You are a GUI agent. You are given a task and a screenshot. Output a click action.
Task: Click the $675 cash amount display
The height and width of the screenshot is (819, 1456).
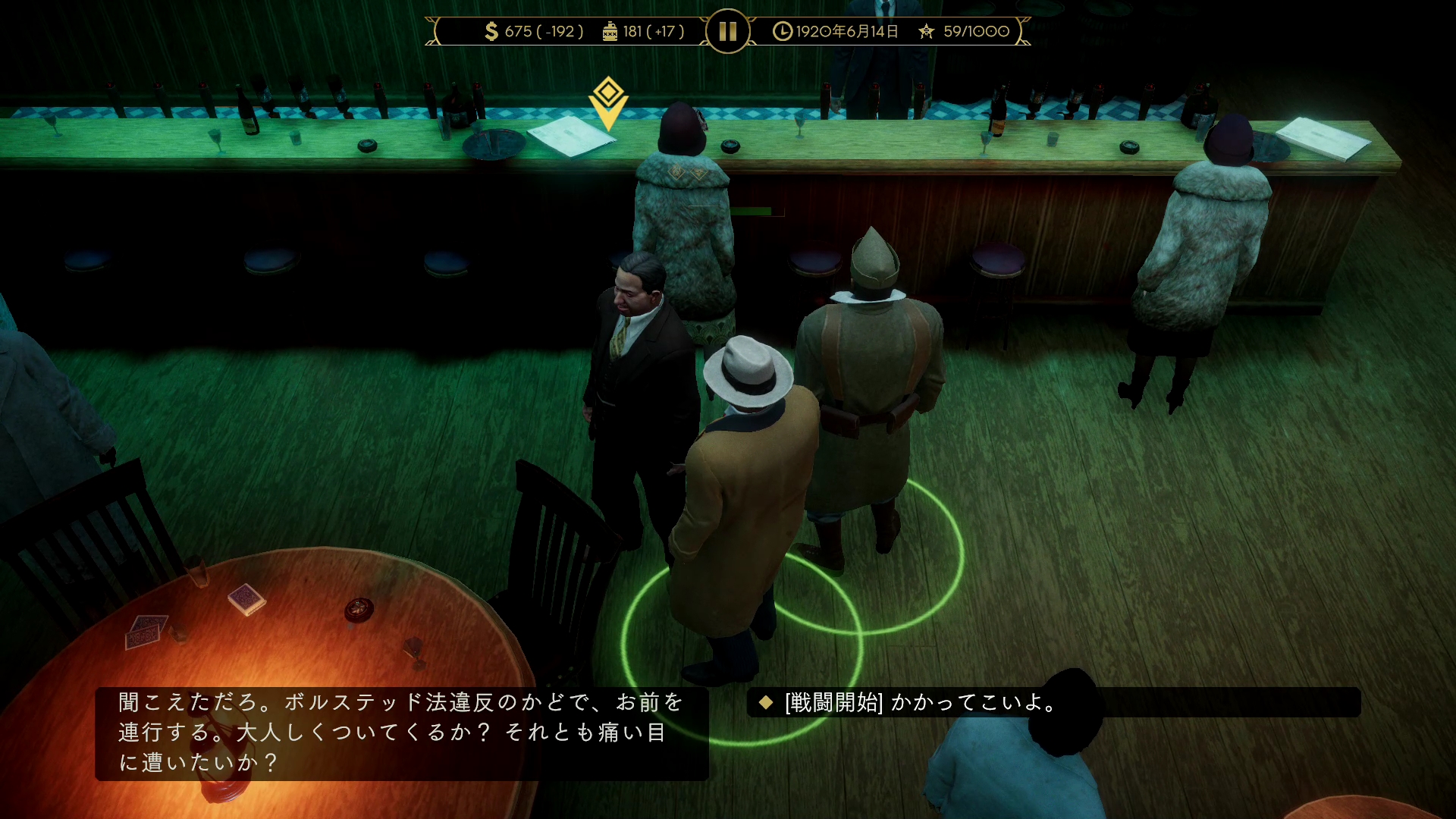(531, 32)
